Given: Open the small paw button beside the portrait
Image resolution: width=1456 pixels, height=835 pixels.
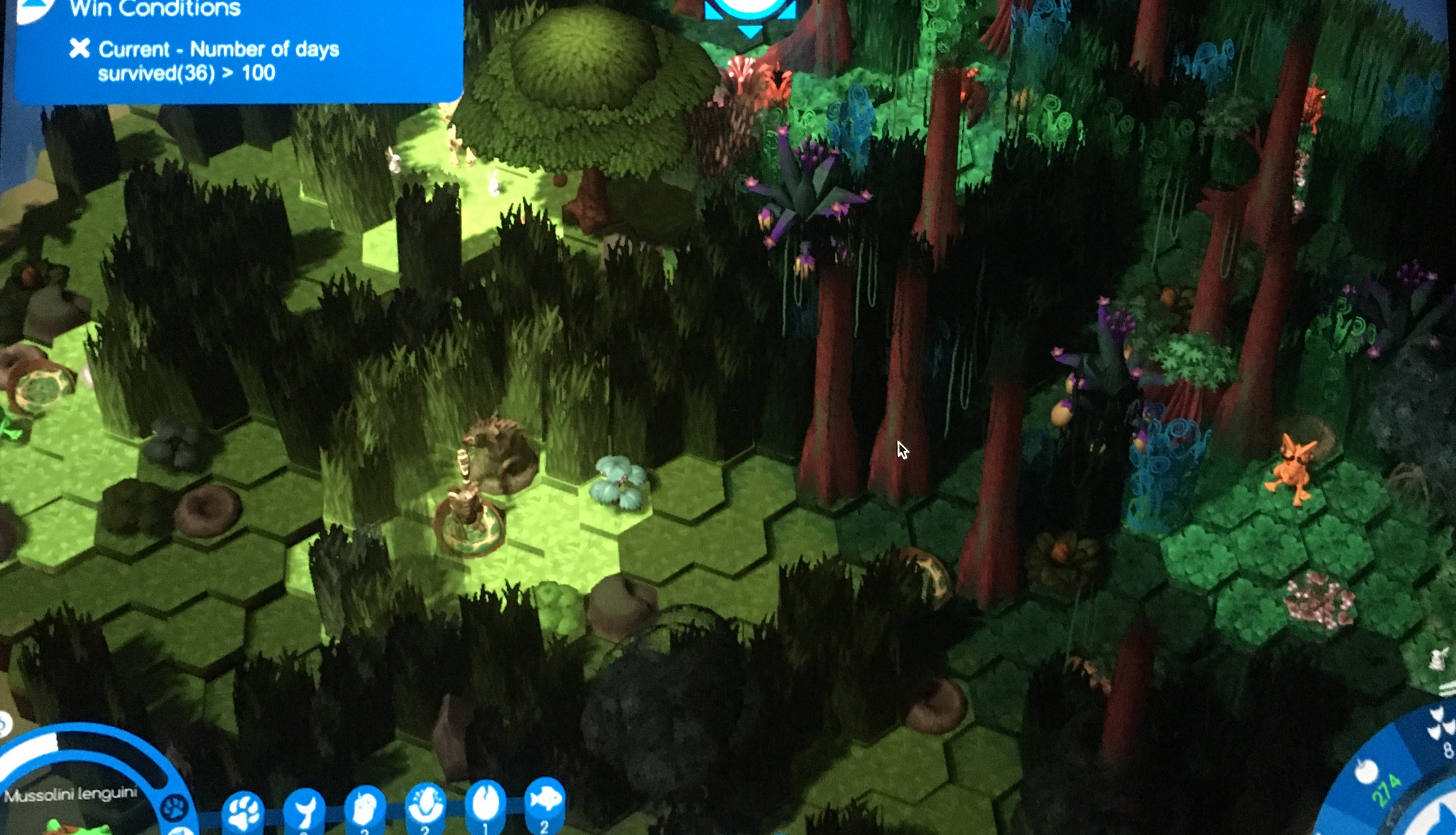Looking at the screenshot, I should pyautogui.click(x=174, y=809).
